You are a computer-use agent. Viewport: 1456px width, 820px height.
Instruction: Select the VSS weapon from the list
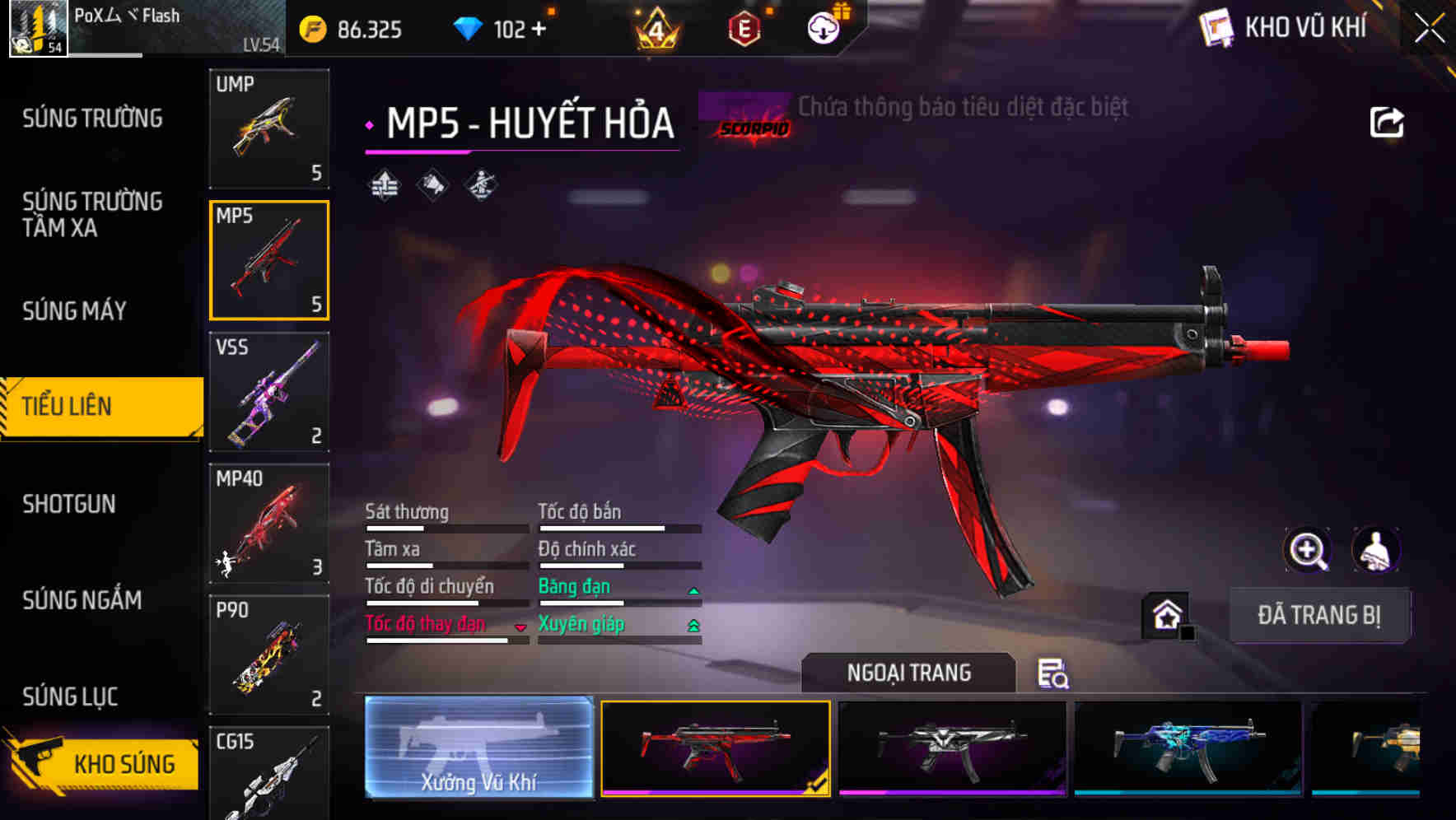coord(268,394)
